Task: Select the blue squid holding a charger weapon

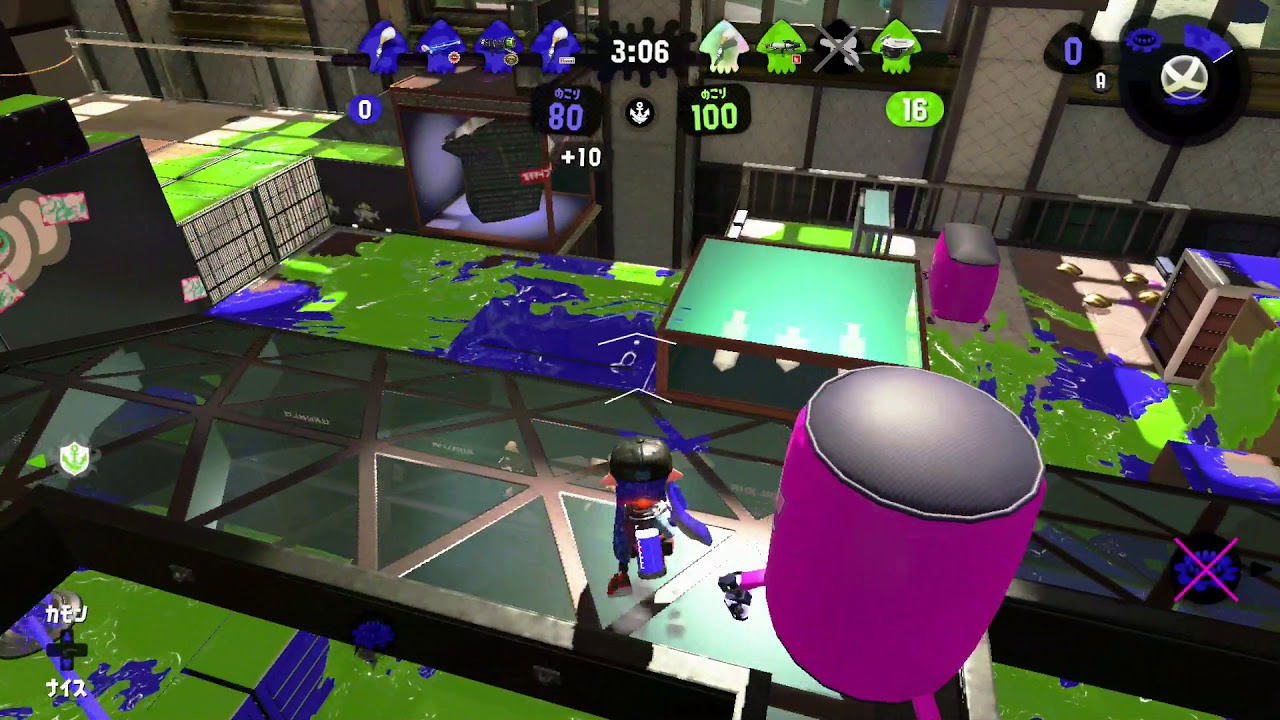Action: 438,45
